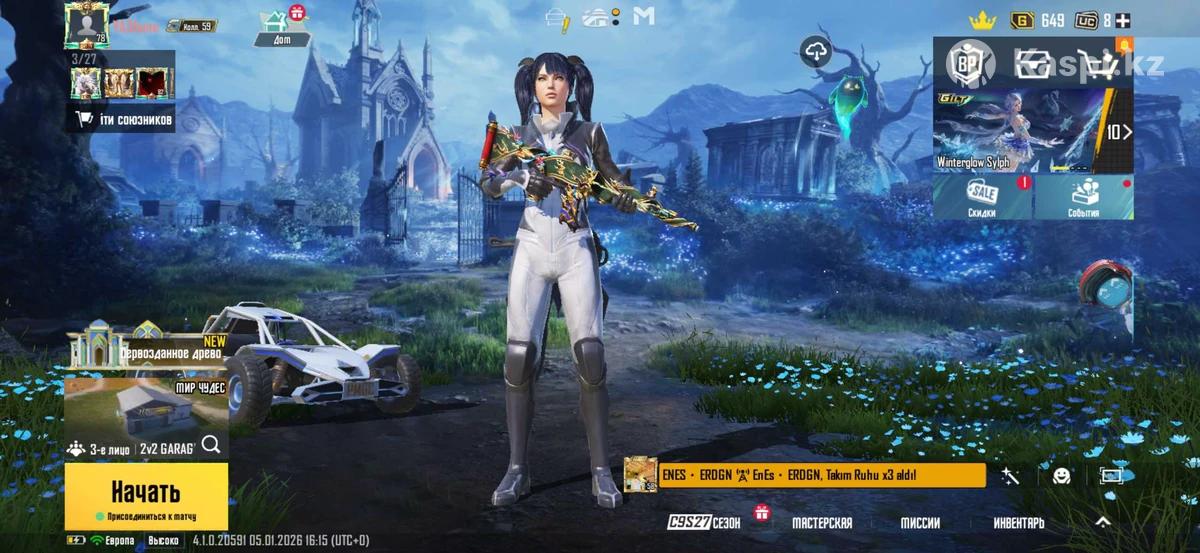
Task: Open the Мастерская workshop menu
Action: pyautogui.click(x=821, y=523)
